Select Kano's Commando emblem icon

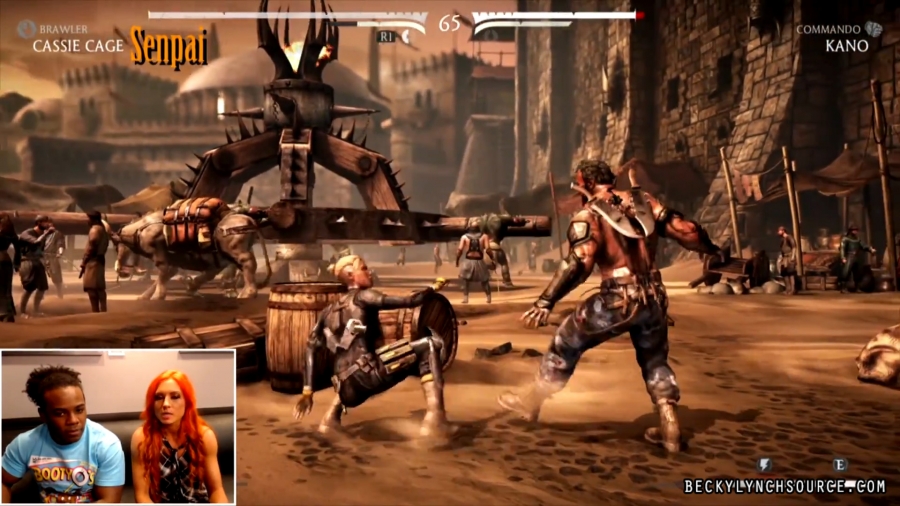[874, 29]
